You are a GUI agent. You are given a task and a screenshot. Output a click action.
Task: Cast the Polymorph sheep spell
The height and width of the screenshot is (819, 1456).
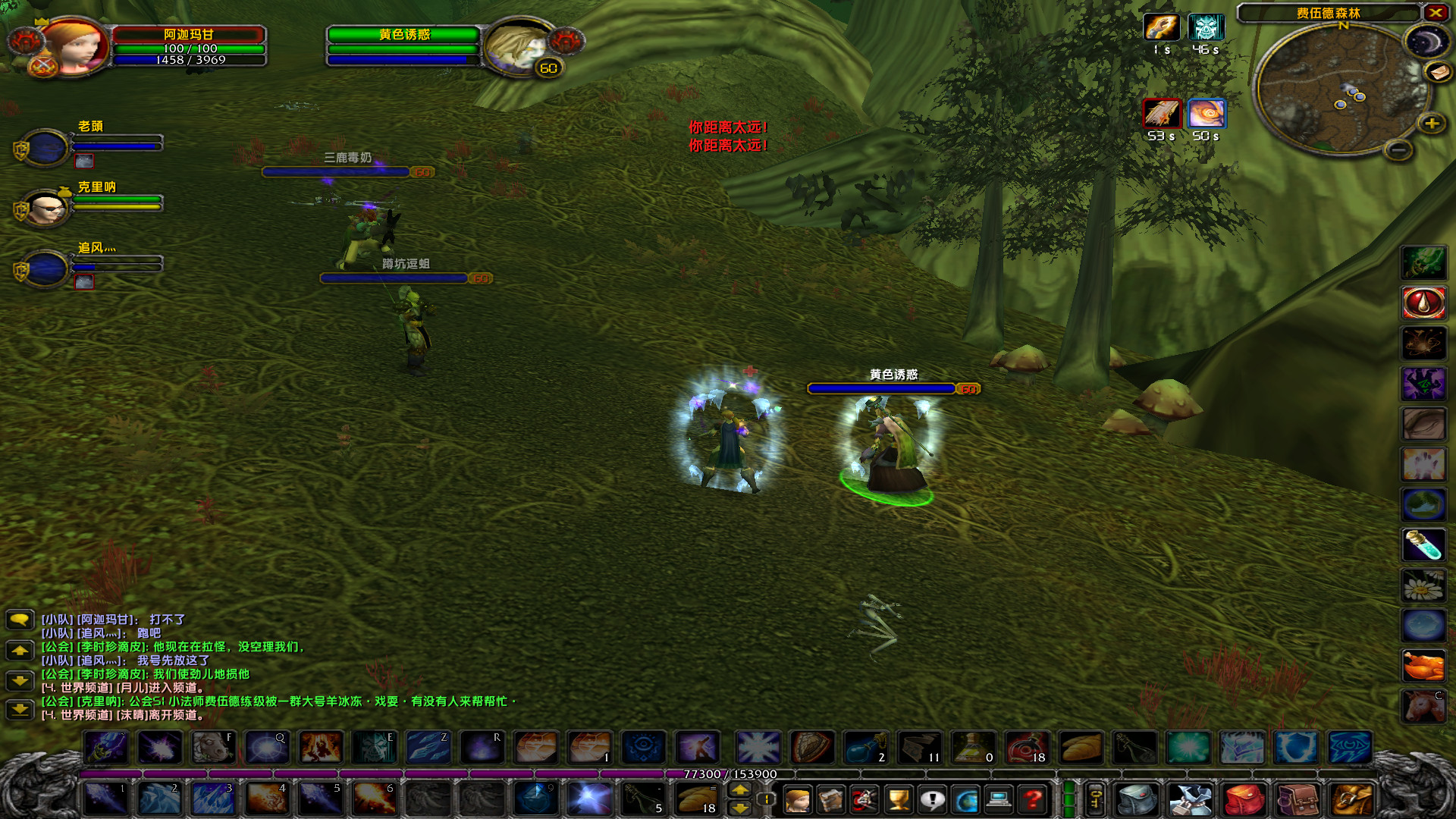coord(212,745)
